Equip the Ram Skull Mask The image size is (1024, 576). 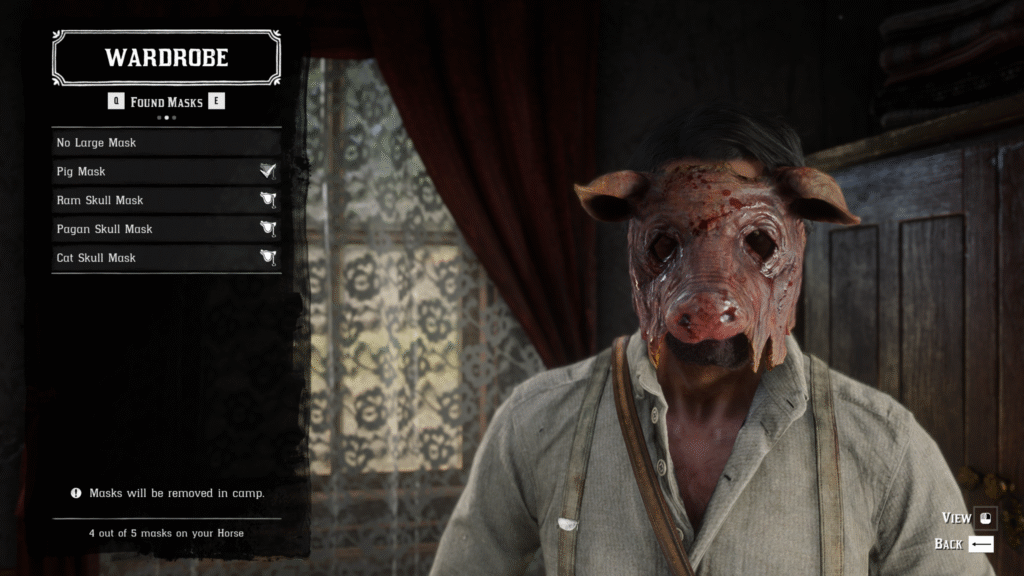coord(166,200)
